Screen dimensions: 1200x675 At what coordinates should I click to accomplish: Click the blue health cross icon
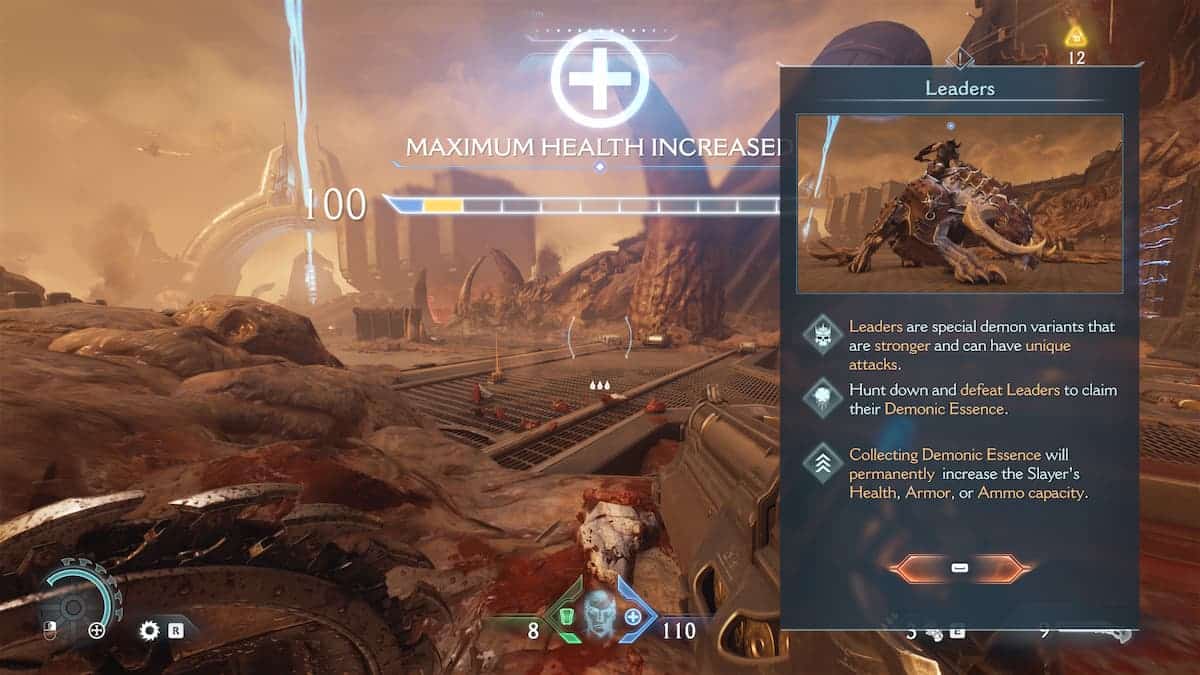click(x=633, y=618)
